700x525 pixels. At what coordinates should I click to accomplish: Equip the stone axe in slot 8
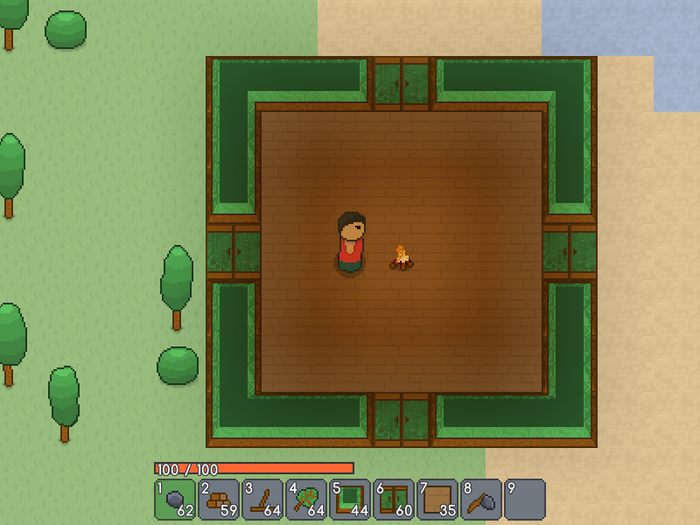[x=481, y=498]
